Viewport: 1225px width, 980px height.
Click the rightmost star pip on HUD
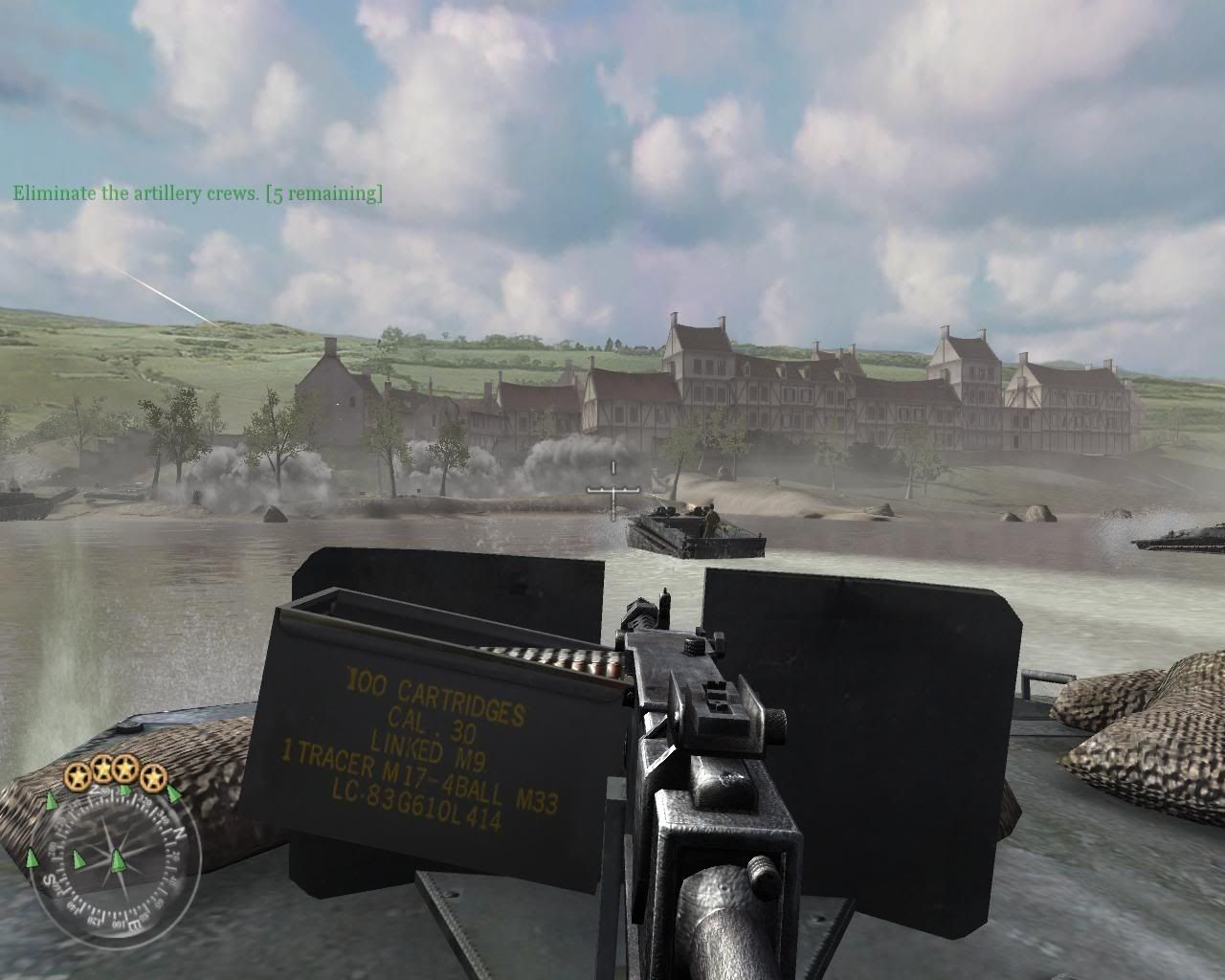point(154,778)
